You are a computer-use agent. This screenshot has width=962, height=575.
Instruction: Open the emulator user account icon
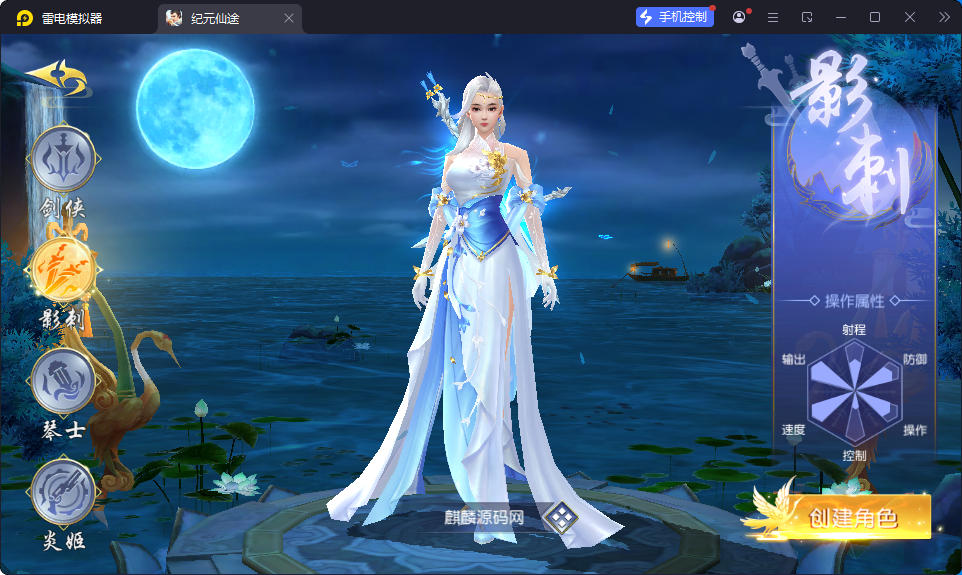(x=739, y=17)
